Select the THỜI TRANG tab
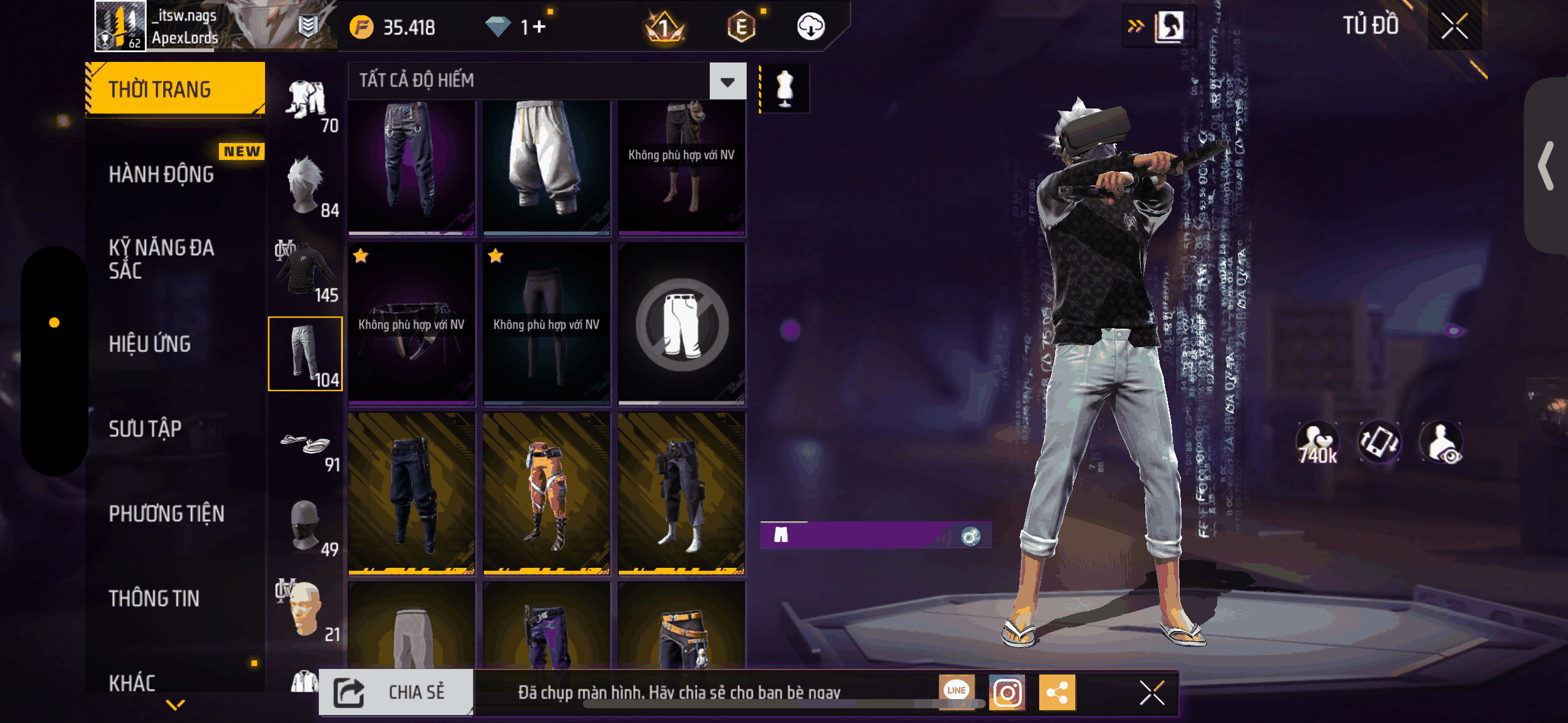The width and height of the screenshot is (1568, 723). [x=175, y=89]
